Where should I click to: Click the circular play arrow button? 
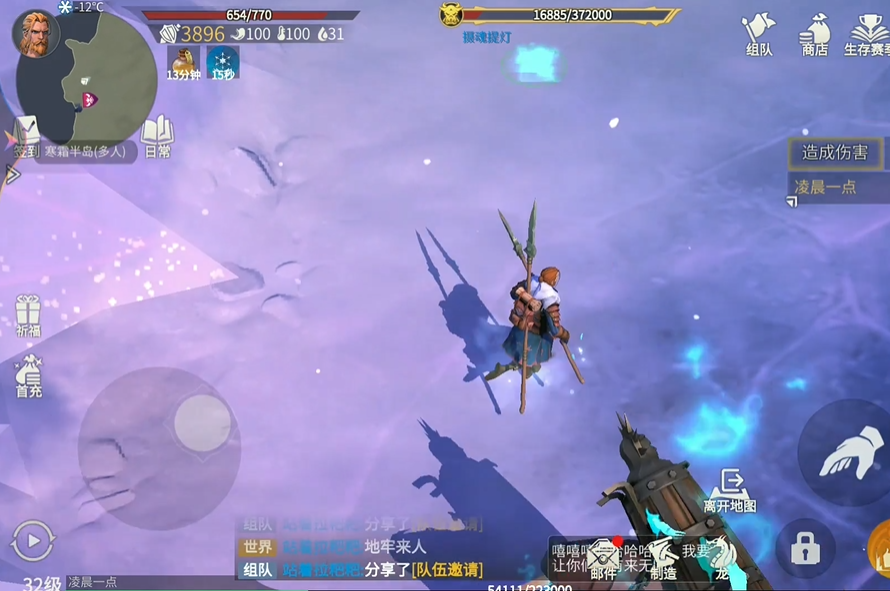[x=32, y=541]
